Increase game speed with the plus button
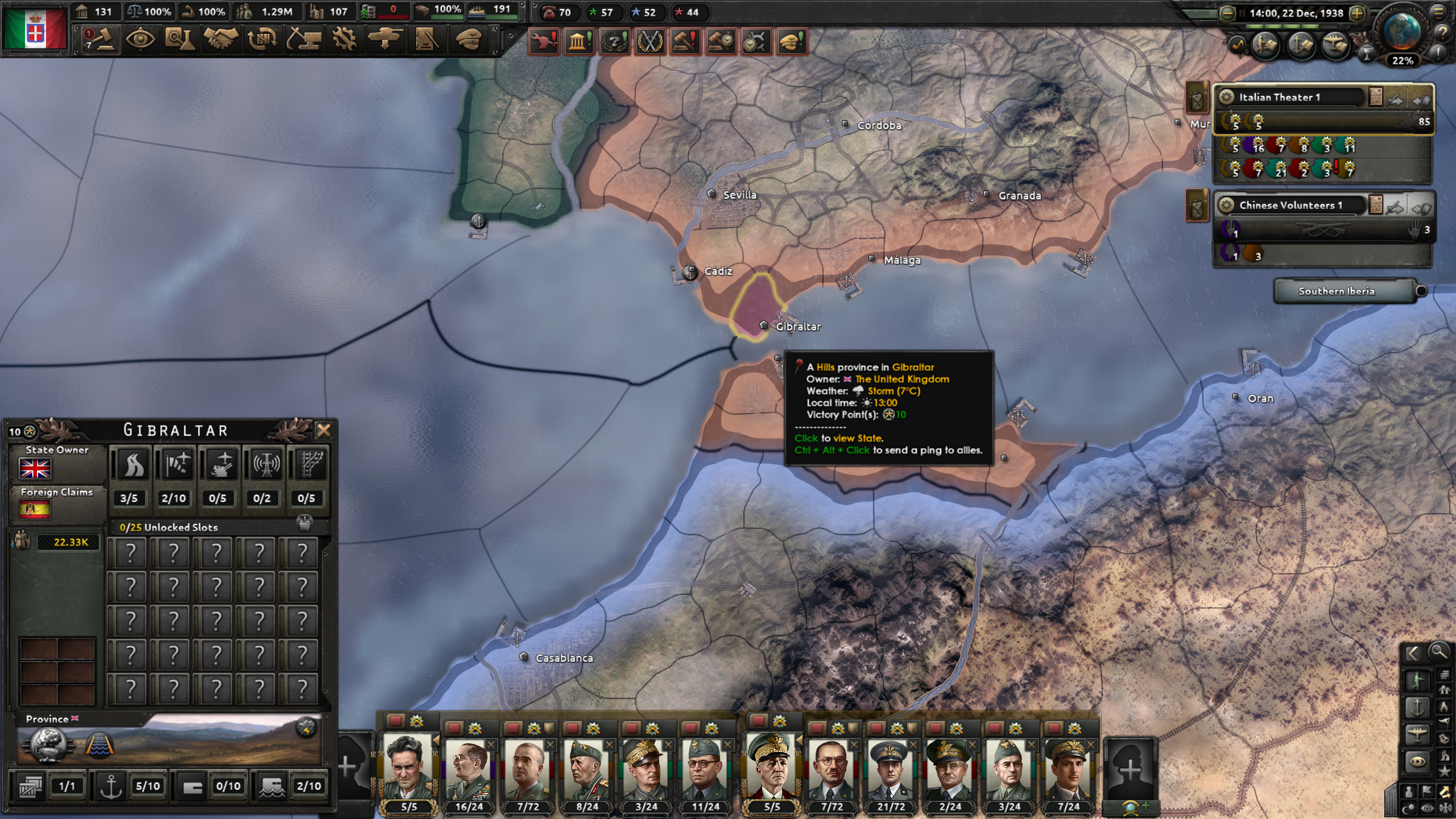 pos(1358,13)
